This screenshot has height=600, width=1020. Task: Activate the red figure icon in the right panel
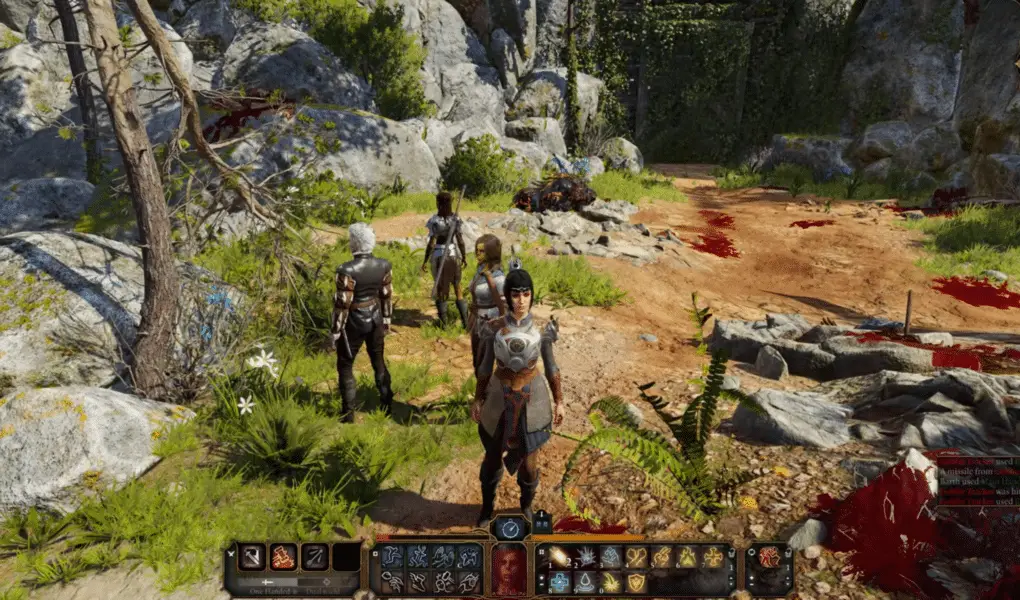[769, 557]
